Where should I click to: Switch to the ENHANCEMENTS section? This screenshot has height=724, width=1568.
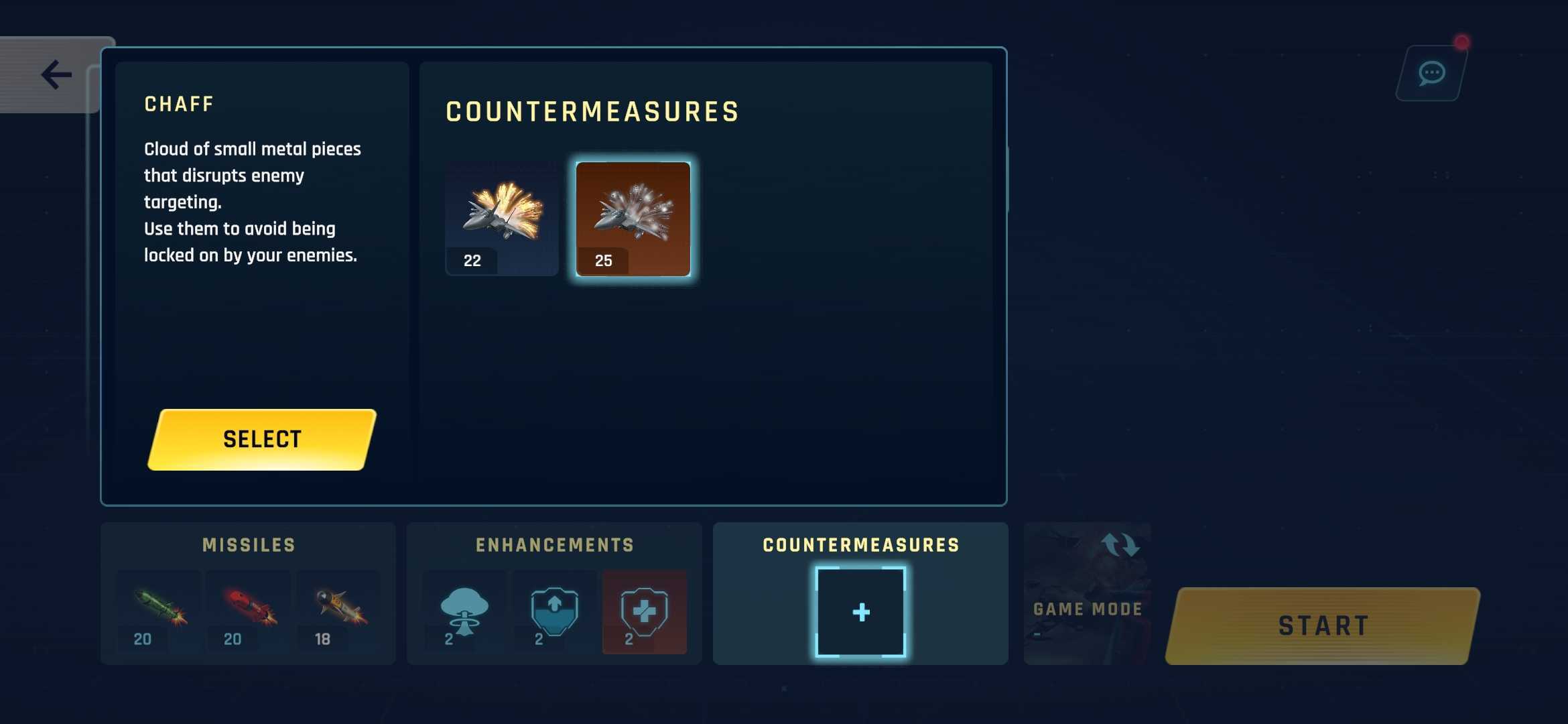coord(553,544)
